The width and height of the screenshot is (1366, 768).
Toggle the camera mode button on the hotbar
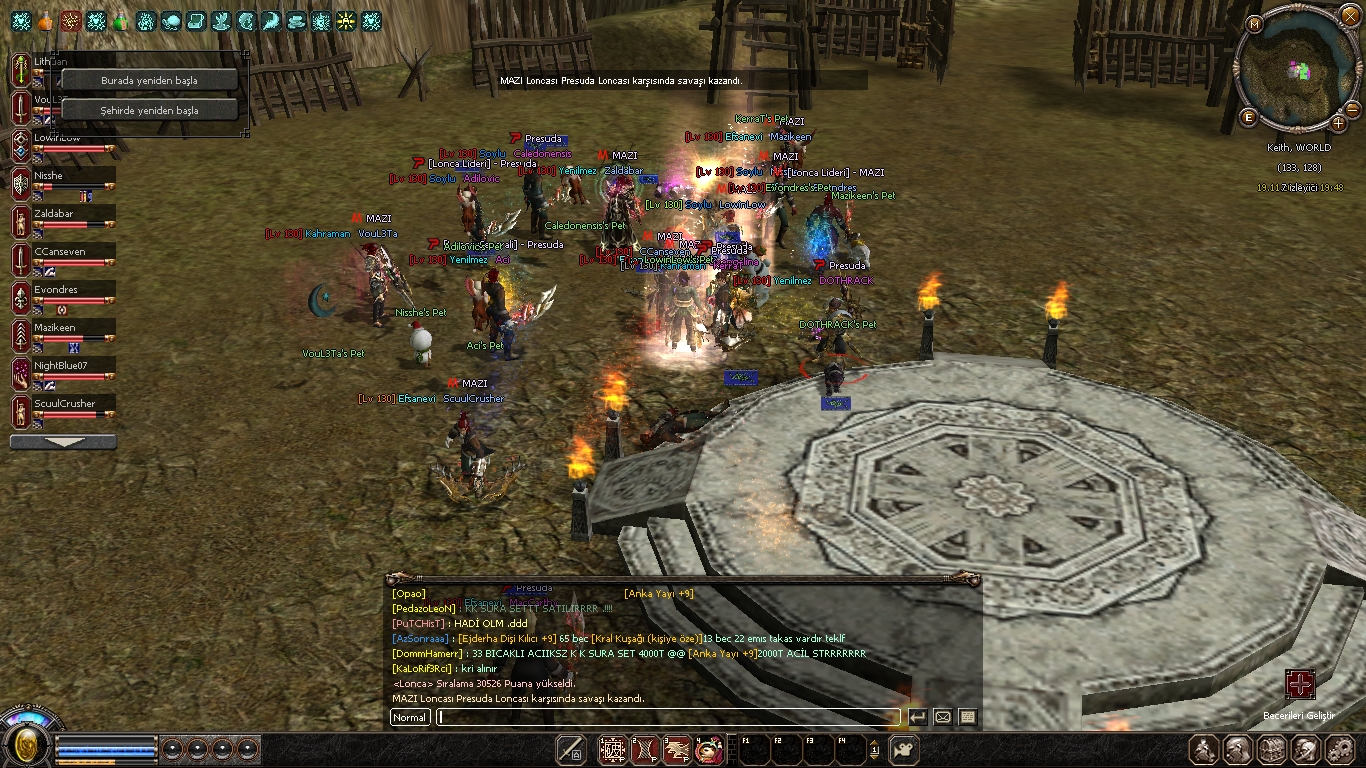[904, 749]
